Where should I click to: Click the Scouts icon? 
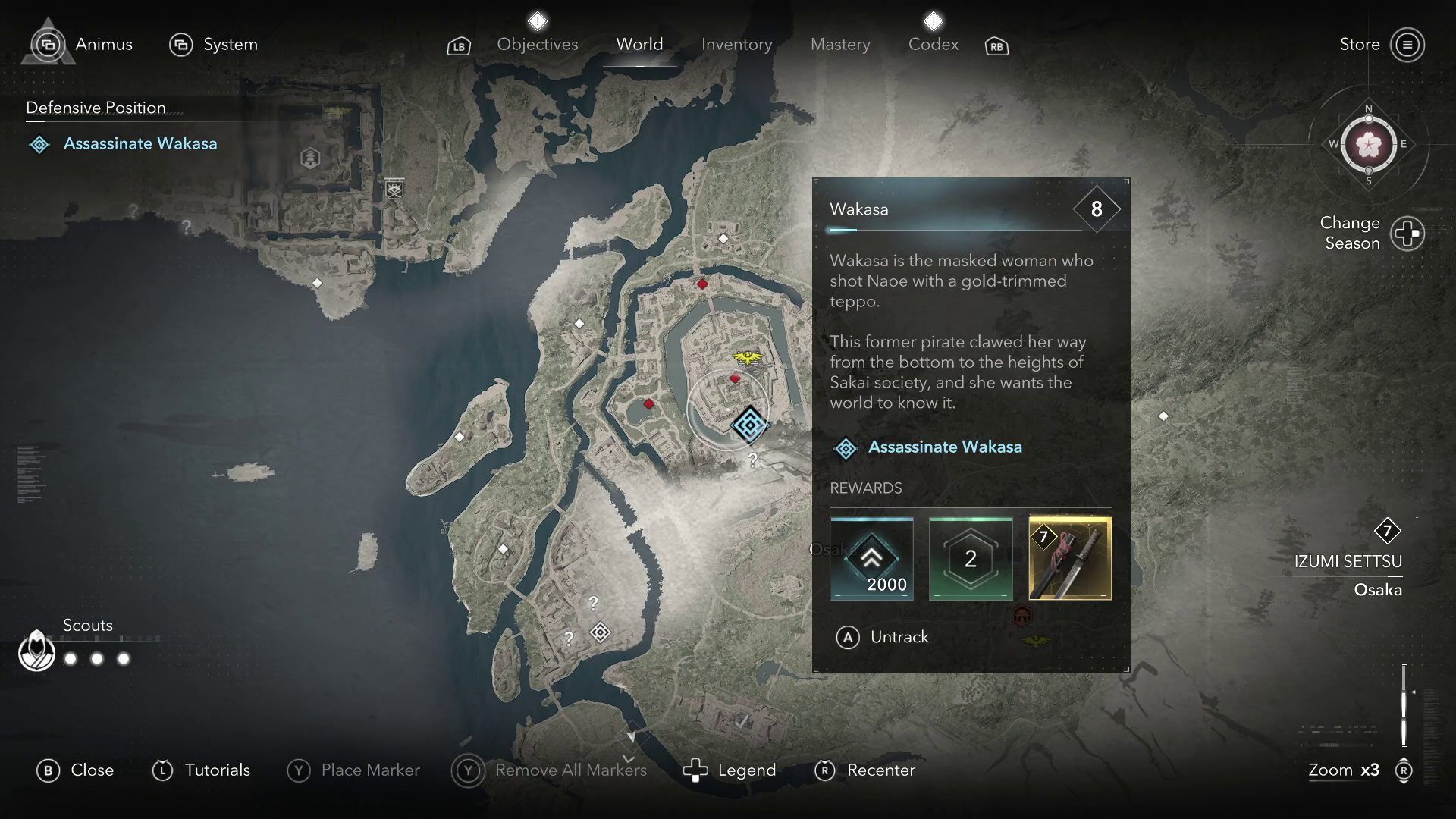tap(36, 651)
